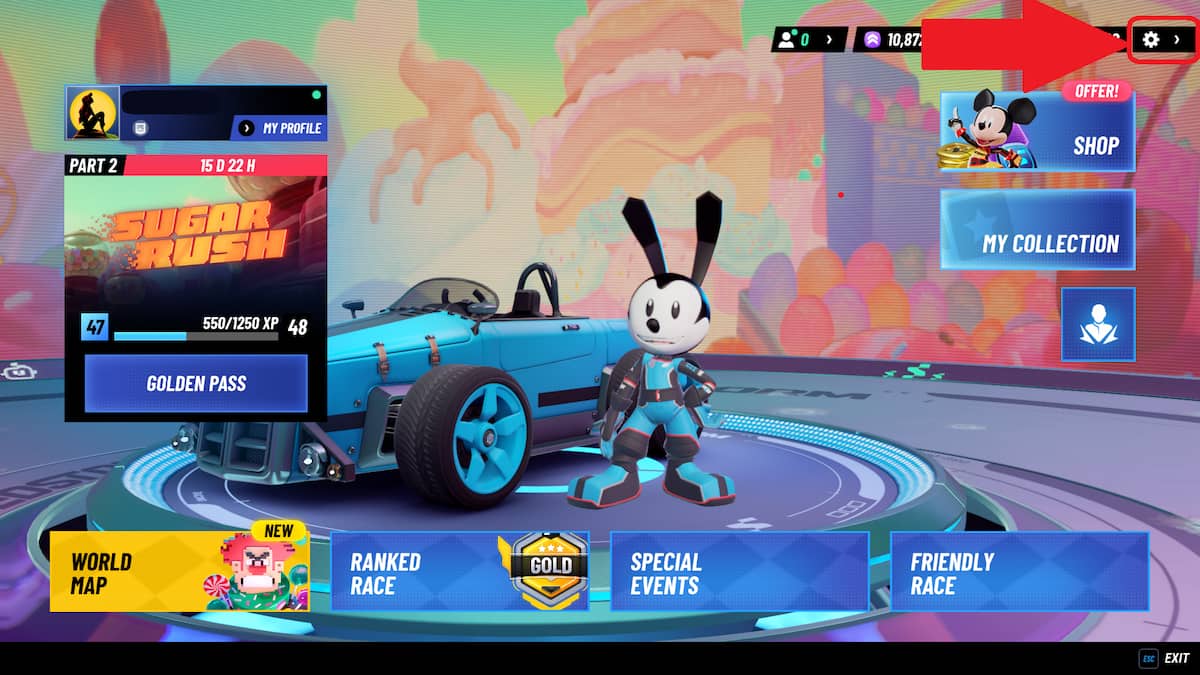Click the racer silhouette icon button
Image resolution: width=1200 pixels, height=675 pixels.
(x=1097, y=324)
